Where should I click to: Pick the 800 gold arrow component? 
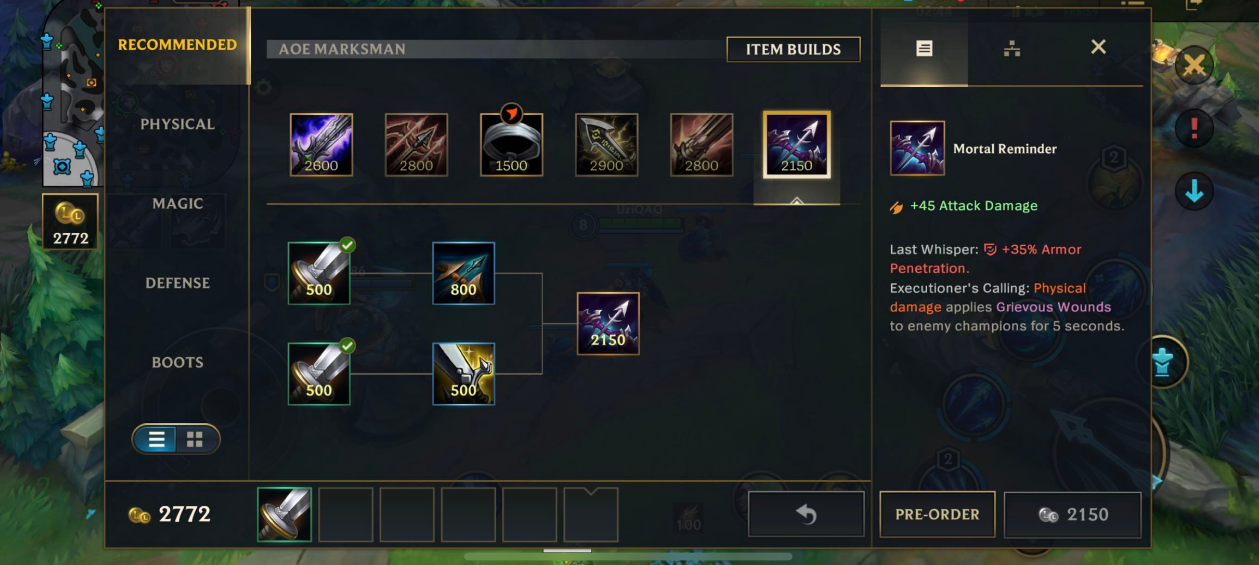[463, 273]
